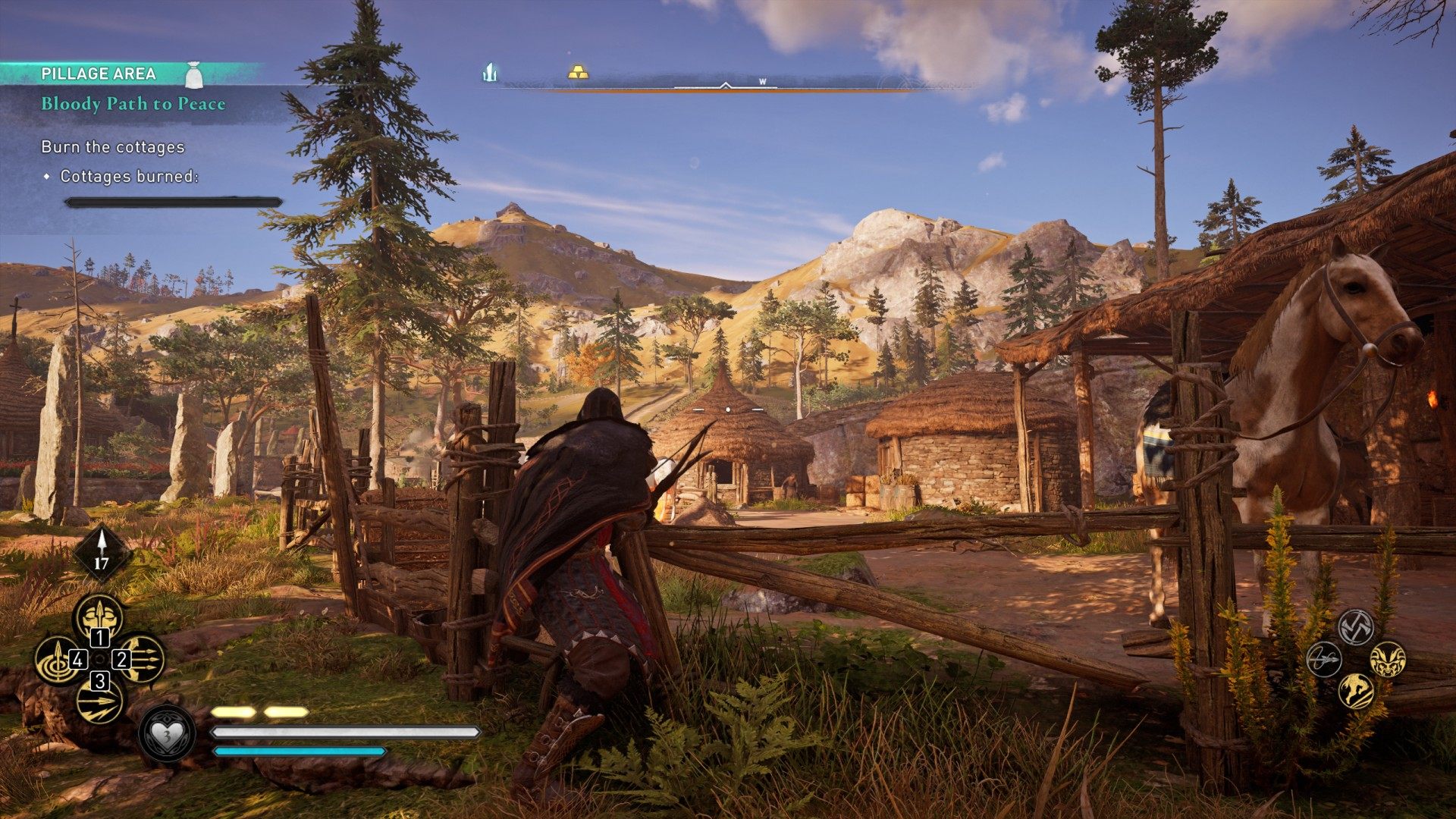The width and height of the screenshot is (1456, 819).
Task: Activate the harpoon arrow melee ability
Action: (x=1324, y=659)
